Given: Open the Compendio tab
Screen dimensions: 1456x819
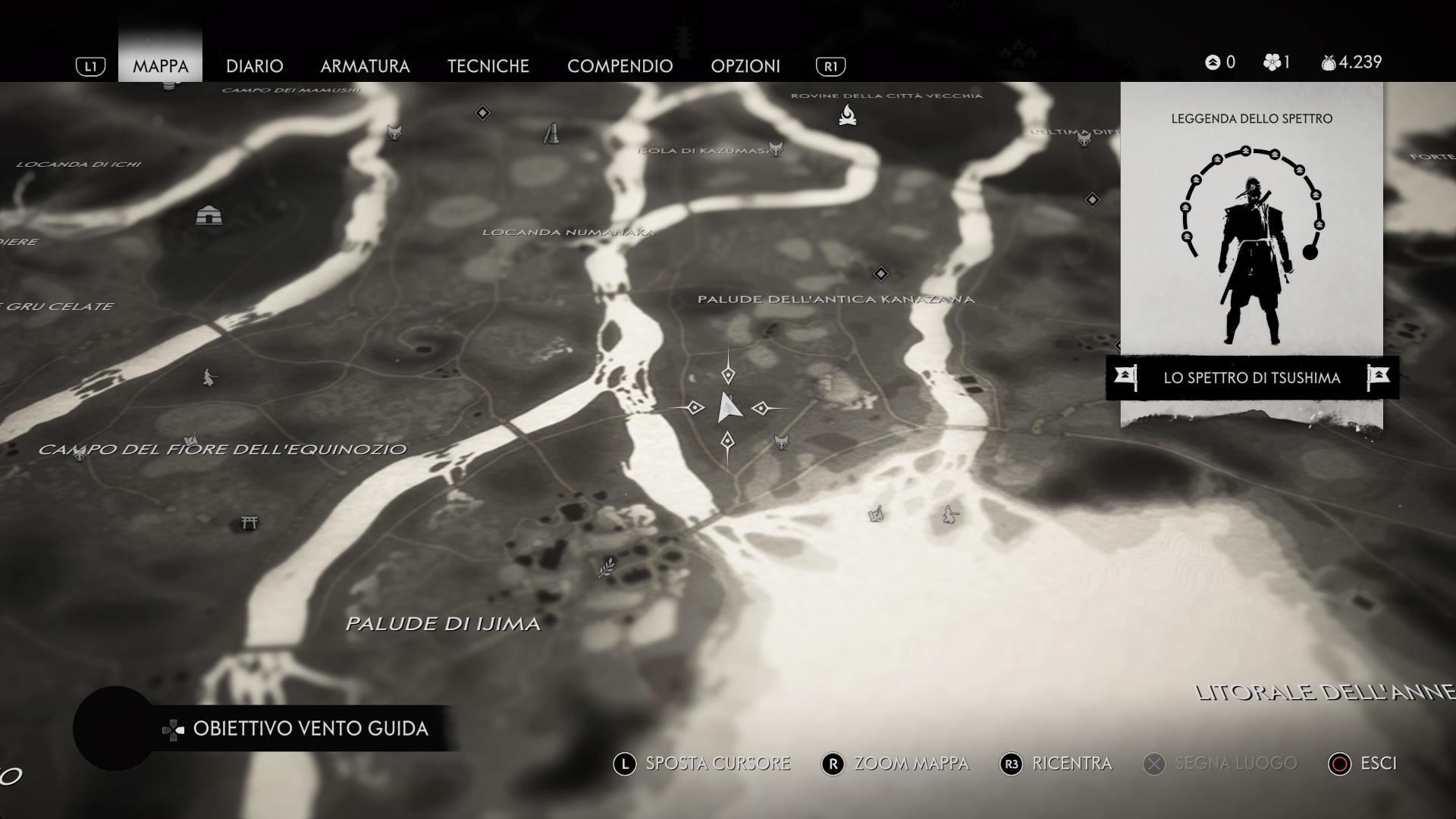Looking at the screenshot, I should tap(620, 66).
